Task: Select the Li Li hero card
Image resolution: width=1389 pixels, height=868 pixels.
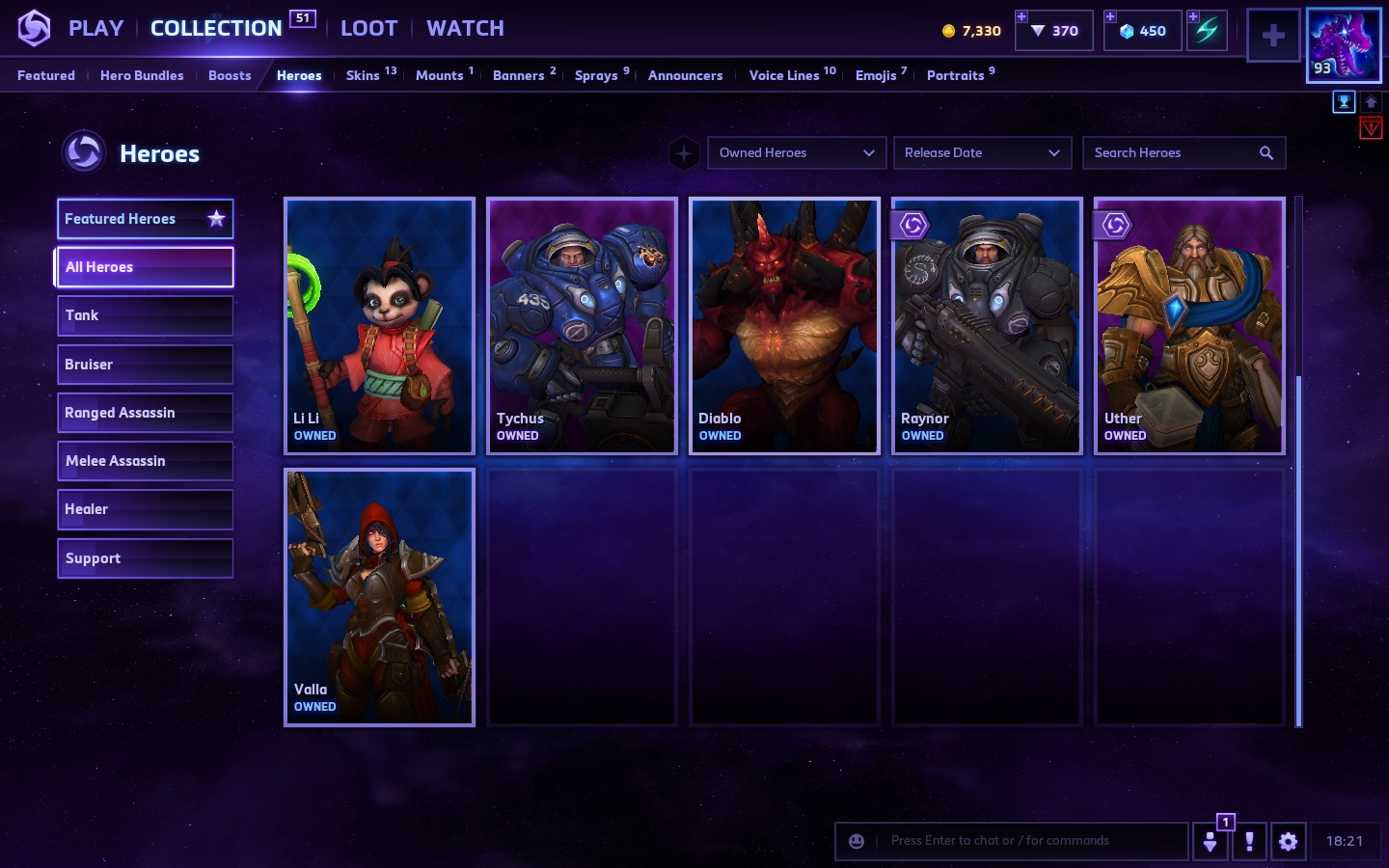Action: point(380,326)
